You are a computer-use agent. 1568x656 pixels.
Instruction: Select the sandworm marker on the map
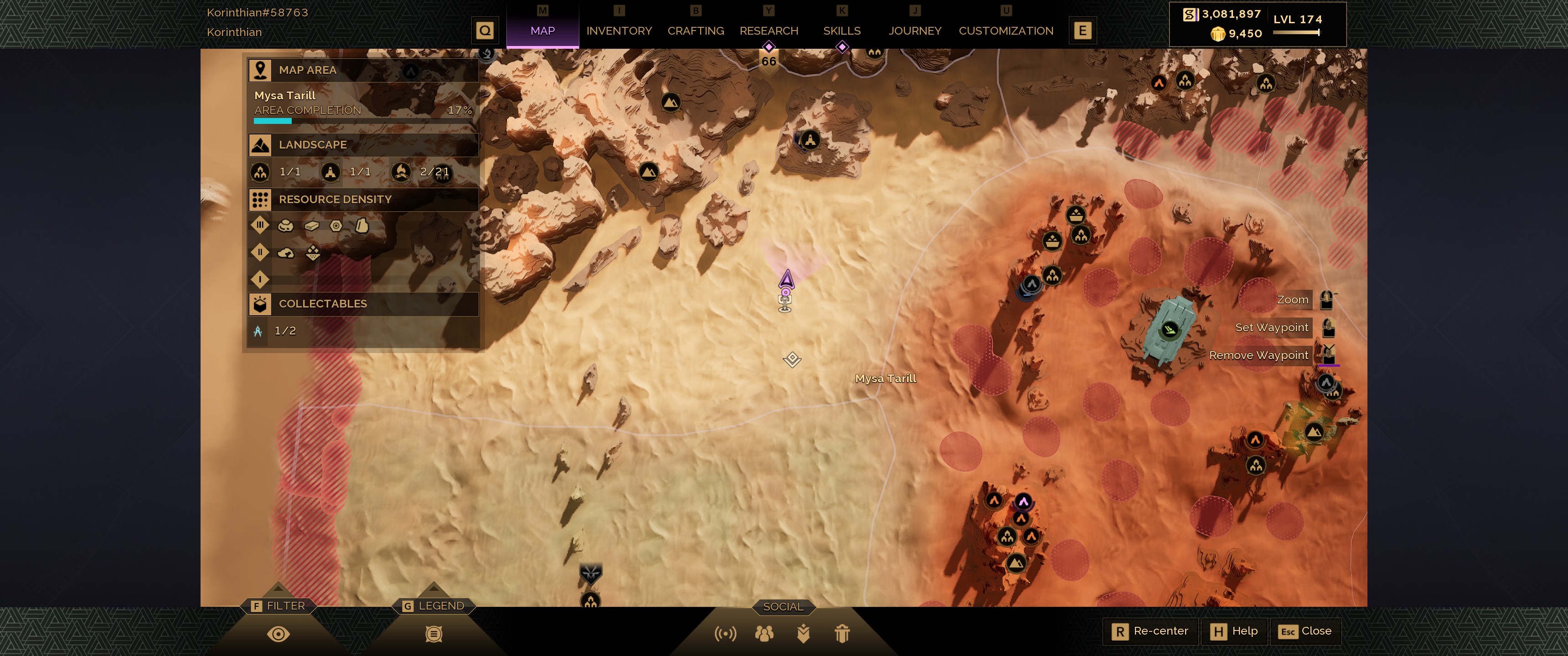click(x=590, y=573)
